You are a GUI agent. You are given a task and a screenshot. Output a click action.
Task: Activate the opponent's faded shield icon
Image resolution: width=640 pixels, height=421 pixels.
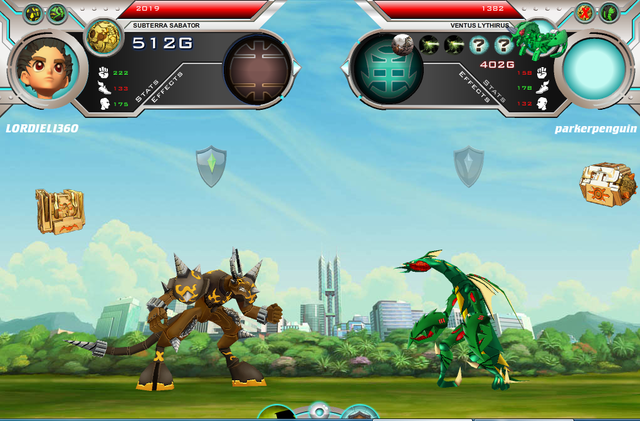468,166
